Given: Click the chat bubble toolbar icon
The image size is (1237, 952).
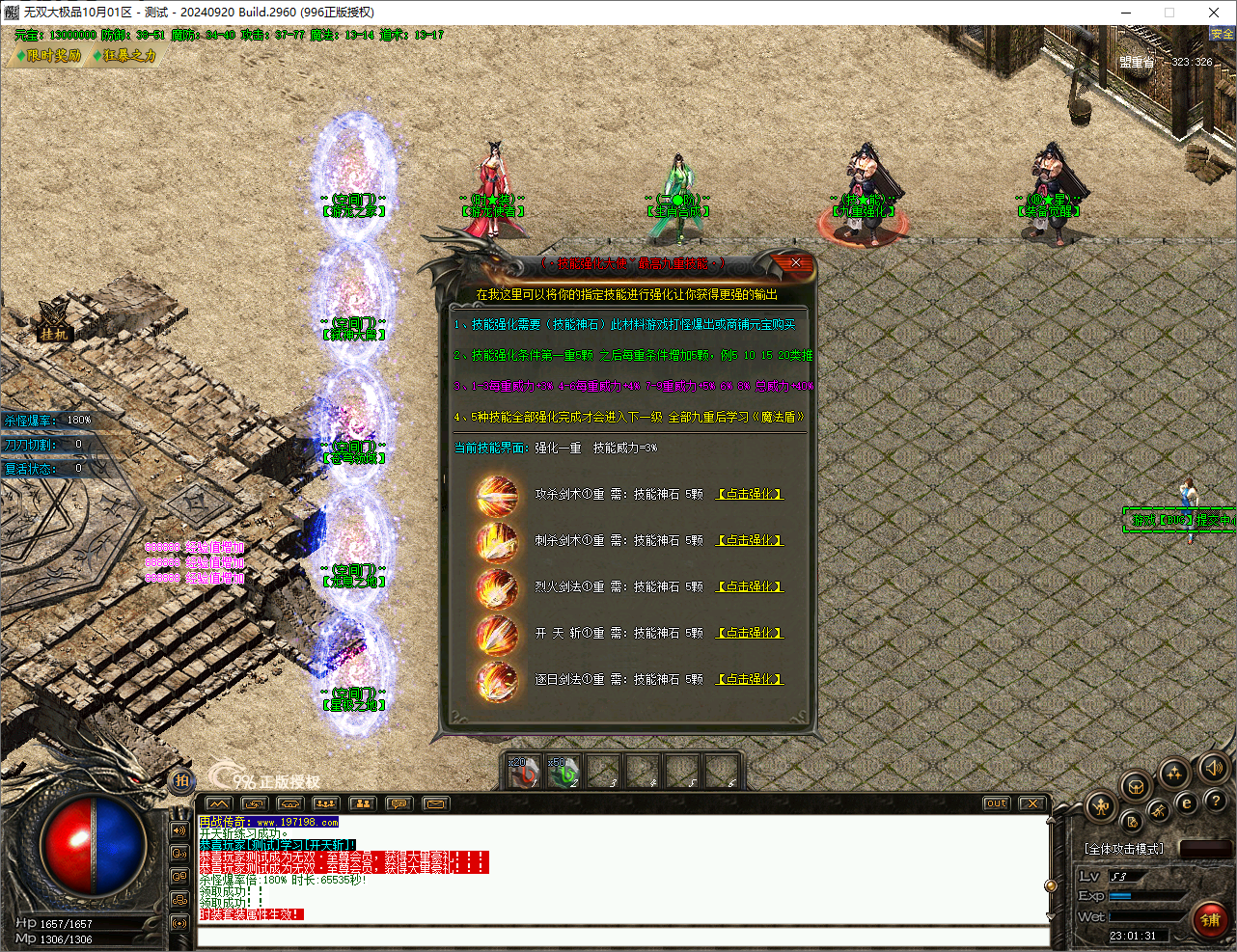Looking at the screenshot, I should pyautogui.click(x=399, y=802).
